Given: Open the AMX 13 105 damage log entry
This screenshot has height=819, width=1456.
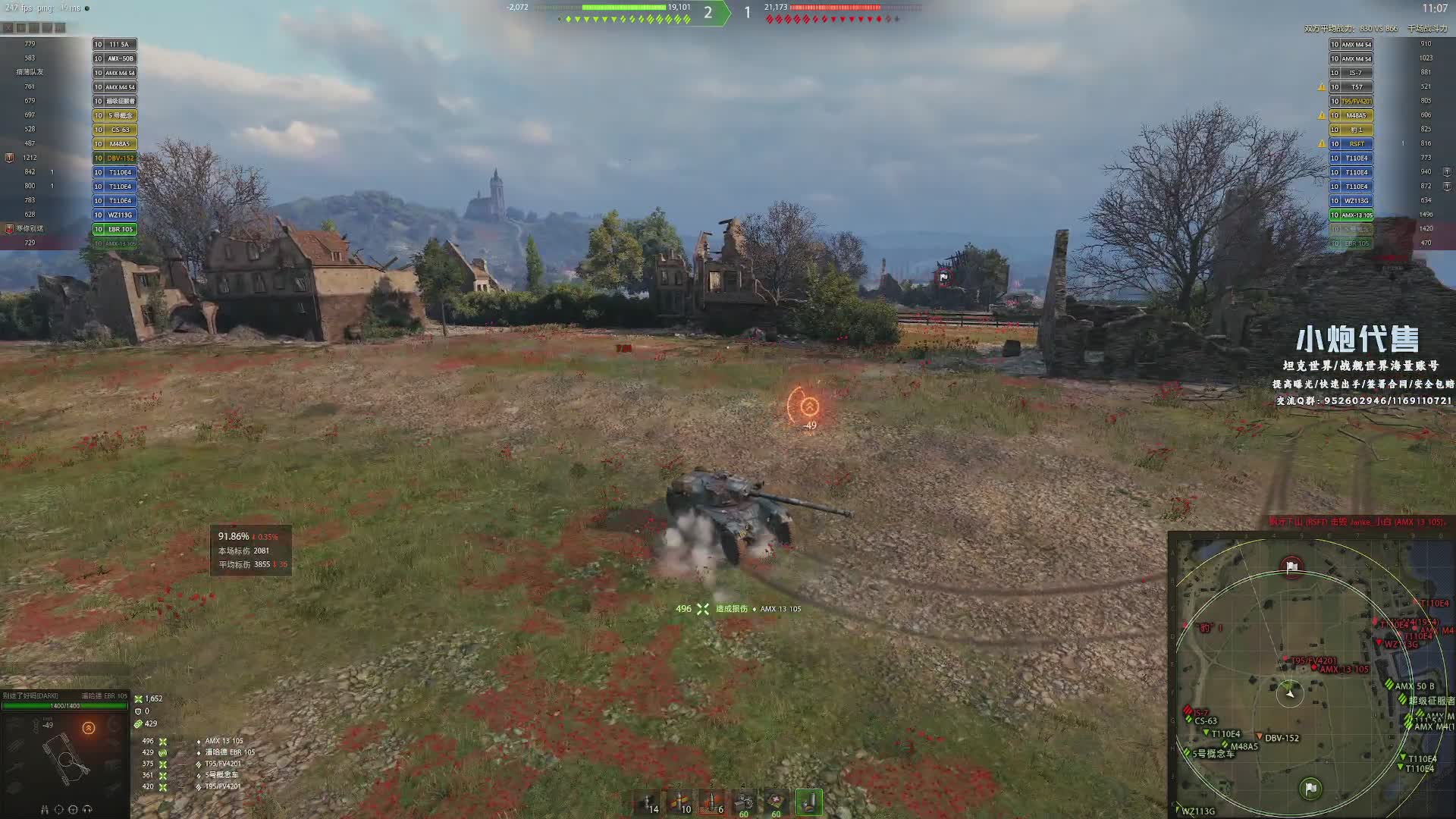Looking at the screenshot, I should [224, 741].
